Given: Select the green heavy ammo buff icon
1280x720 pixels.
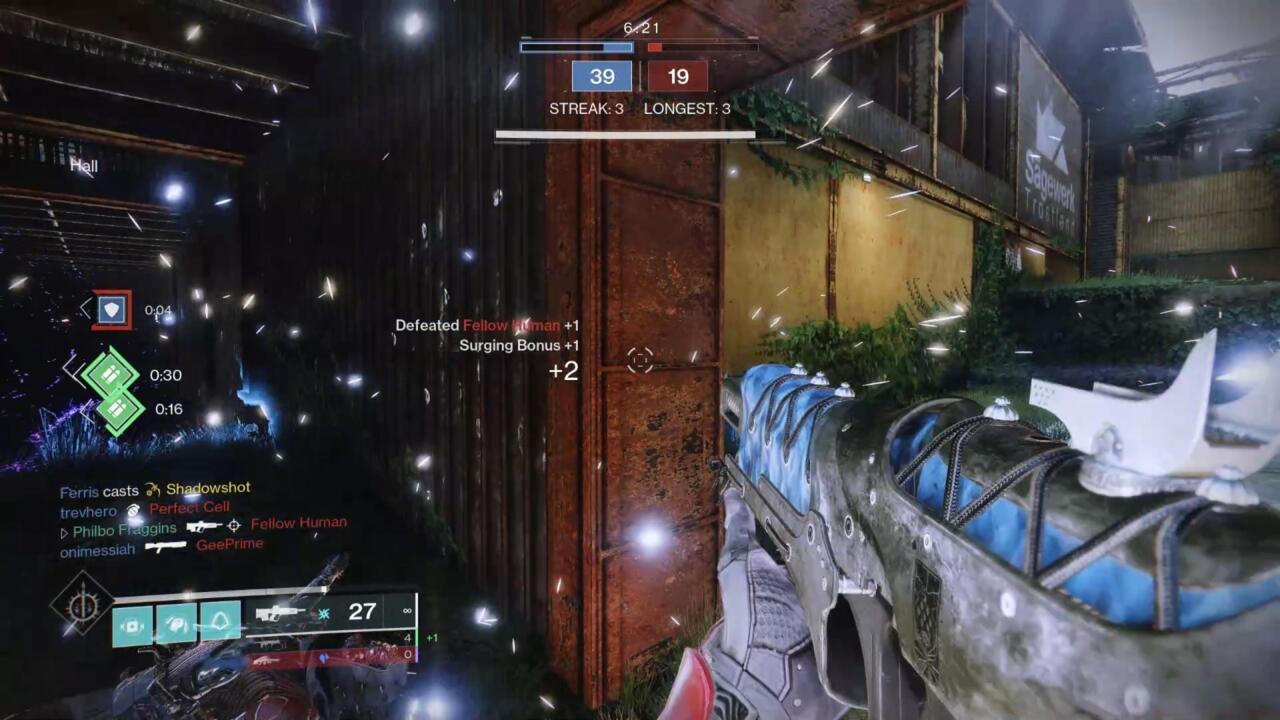Looking at the screenshot, I should coord(112,374).
